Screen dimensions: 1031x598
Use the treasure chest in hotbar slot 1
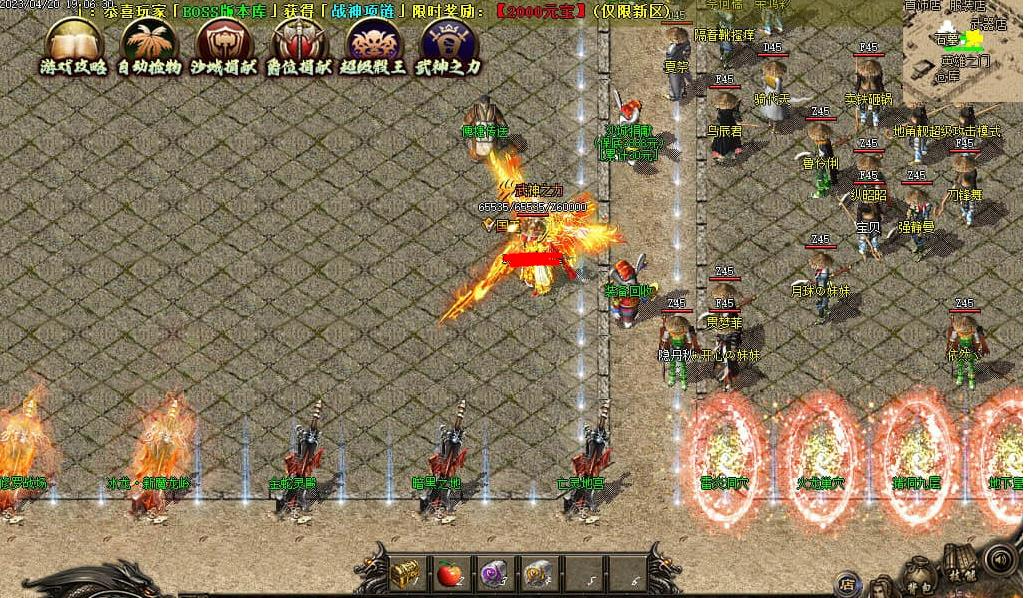click(404, 573)
